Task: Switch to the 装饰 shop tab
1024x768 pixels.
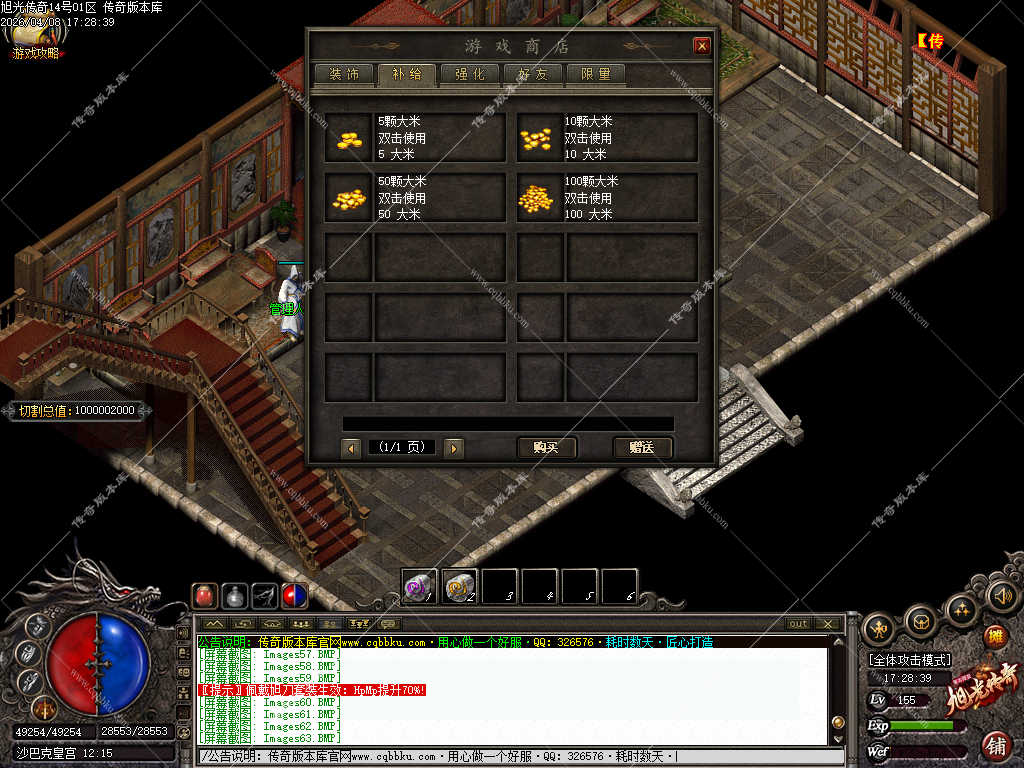Action: 344,74
